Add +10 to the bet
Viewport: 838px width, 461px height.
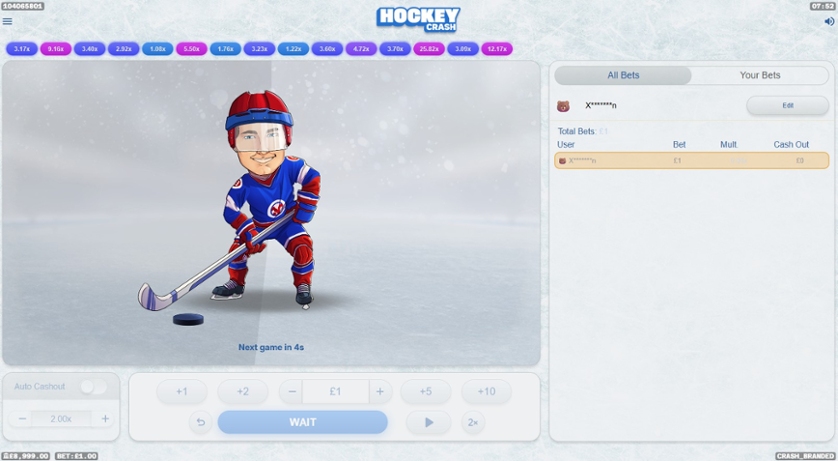tap(486, 392)
